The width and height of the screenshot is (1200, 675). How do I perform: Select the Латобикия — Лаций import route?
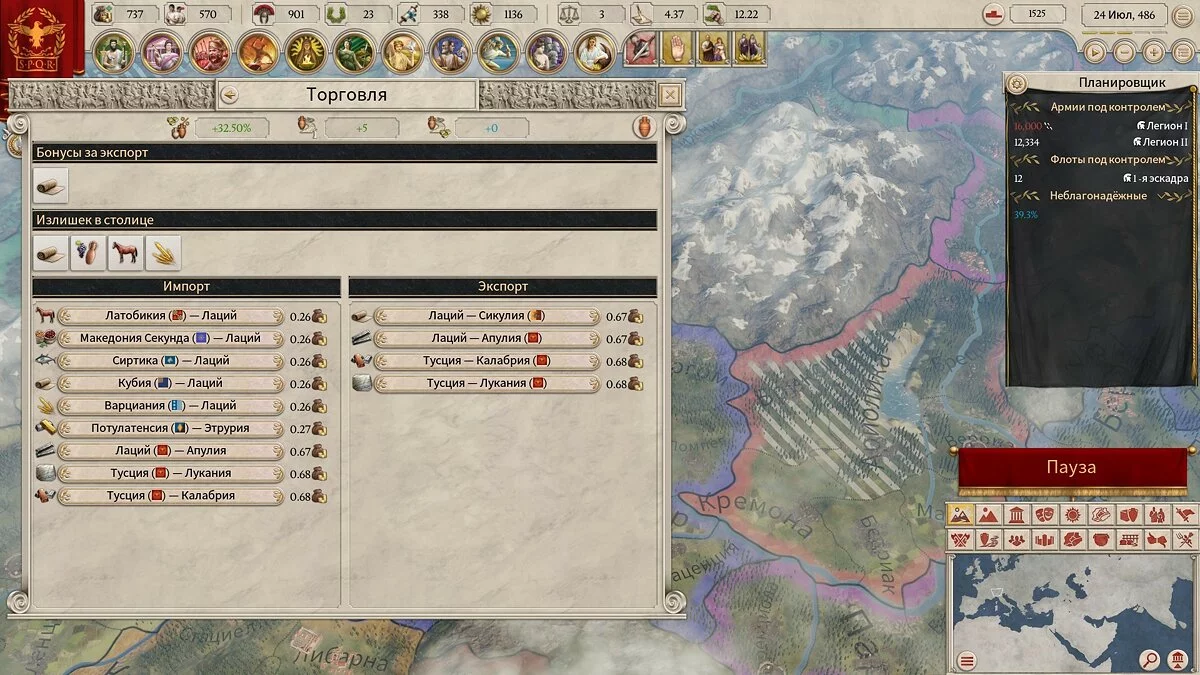click(171, 316)
